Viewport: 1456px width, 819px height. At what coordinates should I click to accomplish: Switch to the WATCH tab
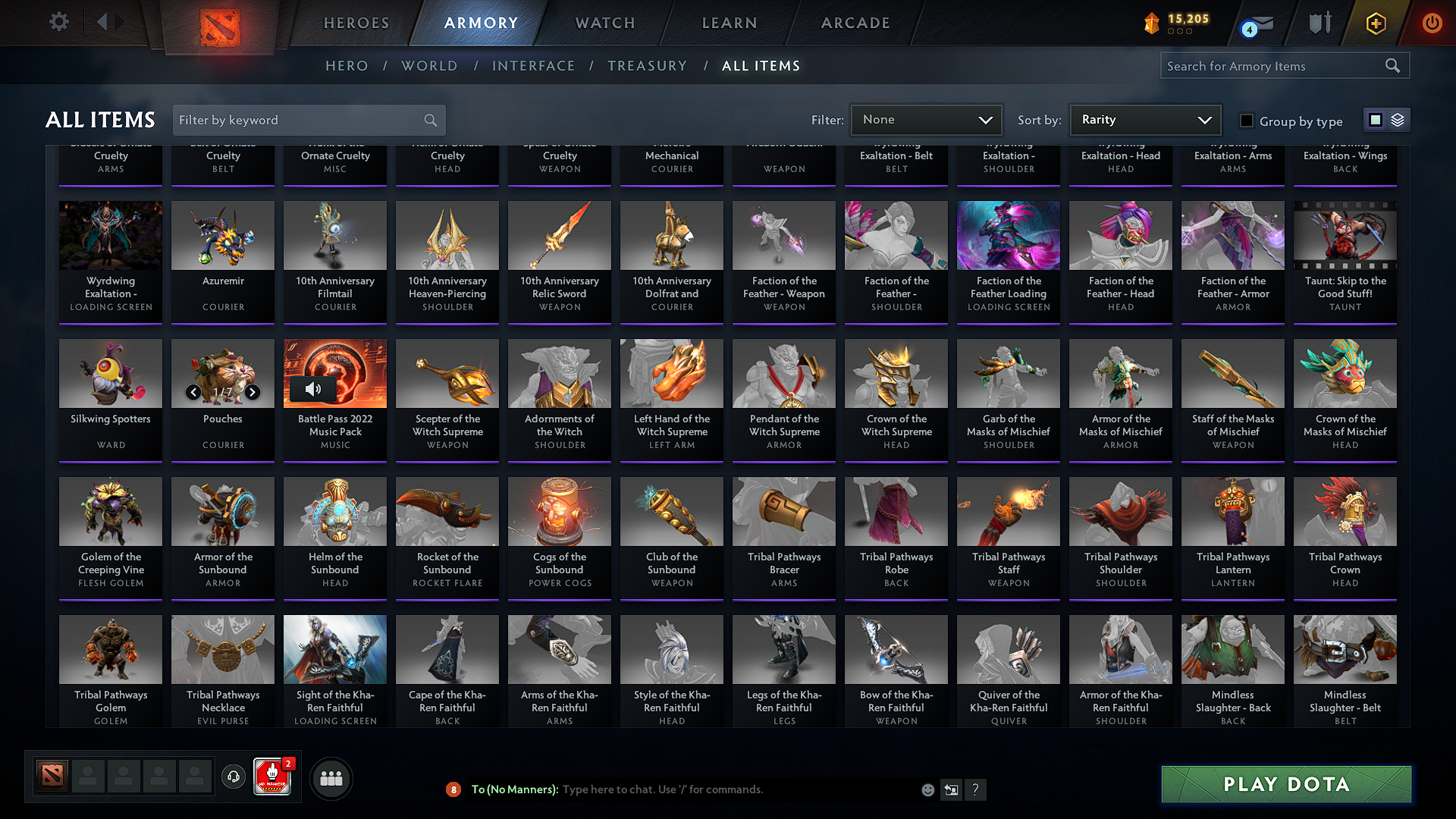pos(604,23)
